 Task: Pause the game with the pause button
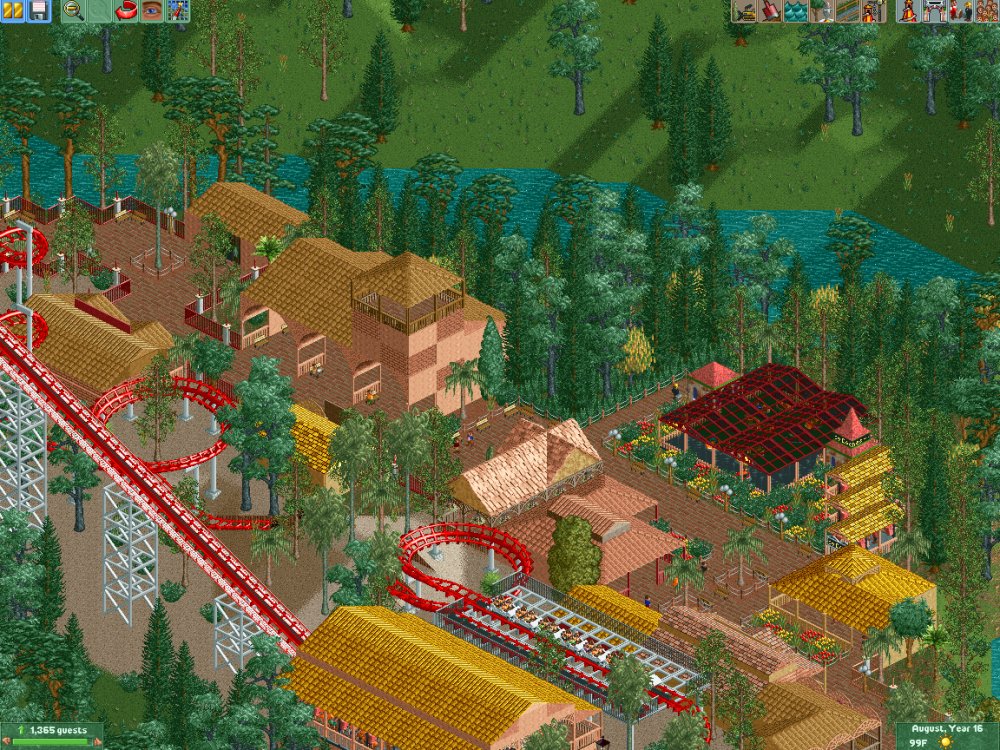(13, 11)
